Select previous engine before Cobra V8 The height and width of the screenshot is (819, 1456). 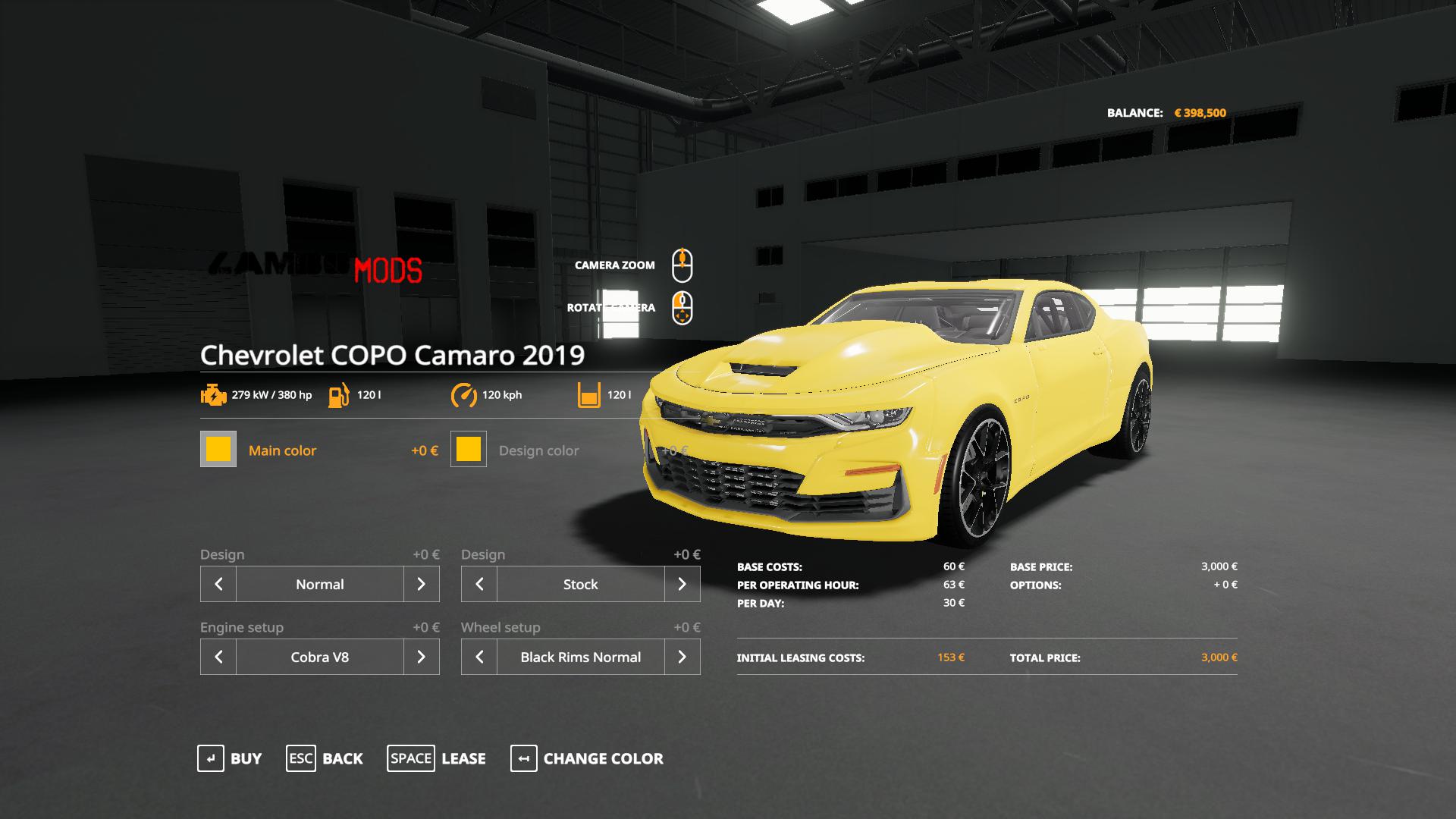[x=218, y=657]
